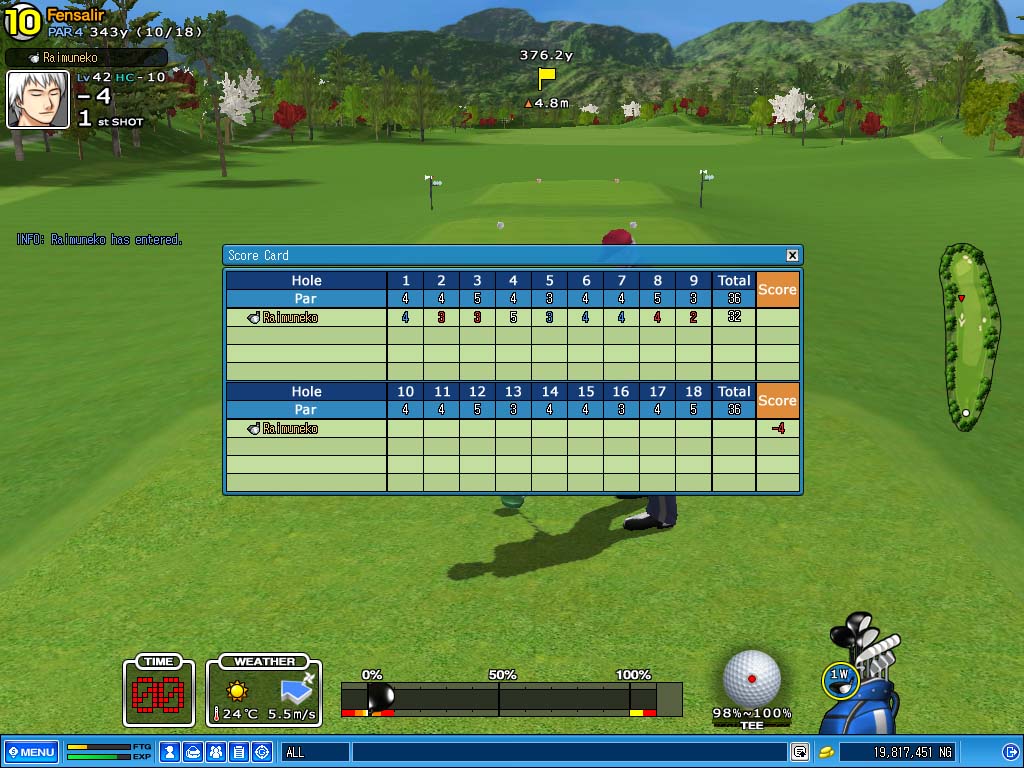The height and width of the screenshot is (768, 1024).
Task: Click the course overview minimap
Action: (x=967, y=336)
